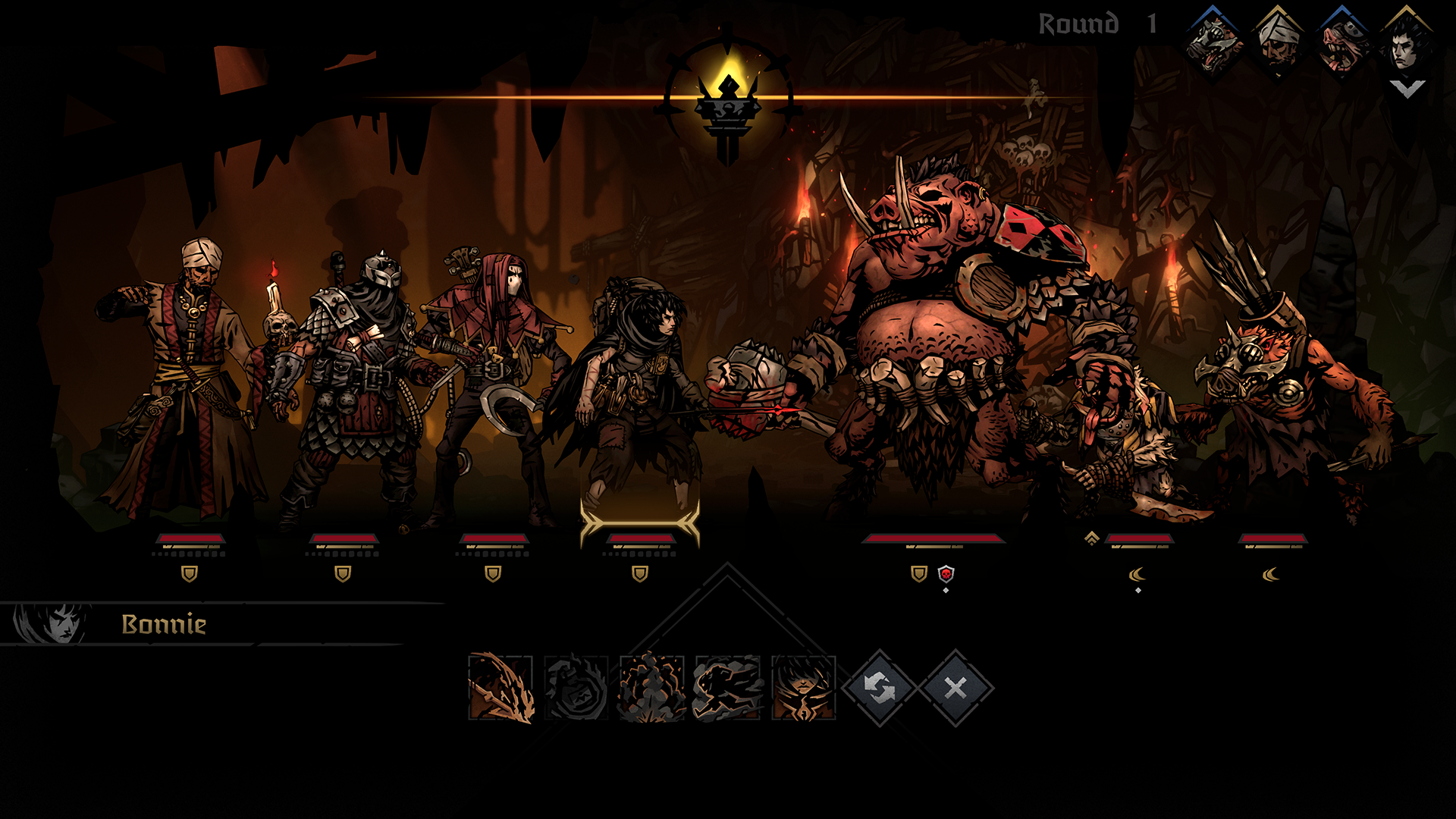Open details via the arrow under Bonnie's turn portrait

(1407, 89)
